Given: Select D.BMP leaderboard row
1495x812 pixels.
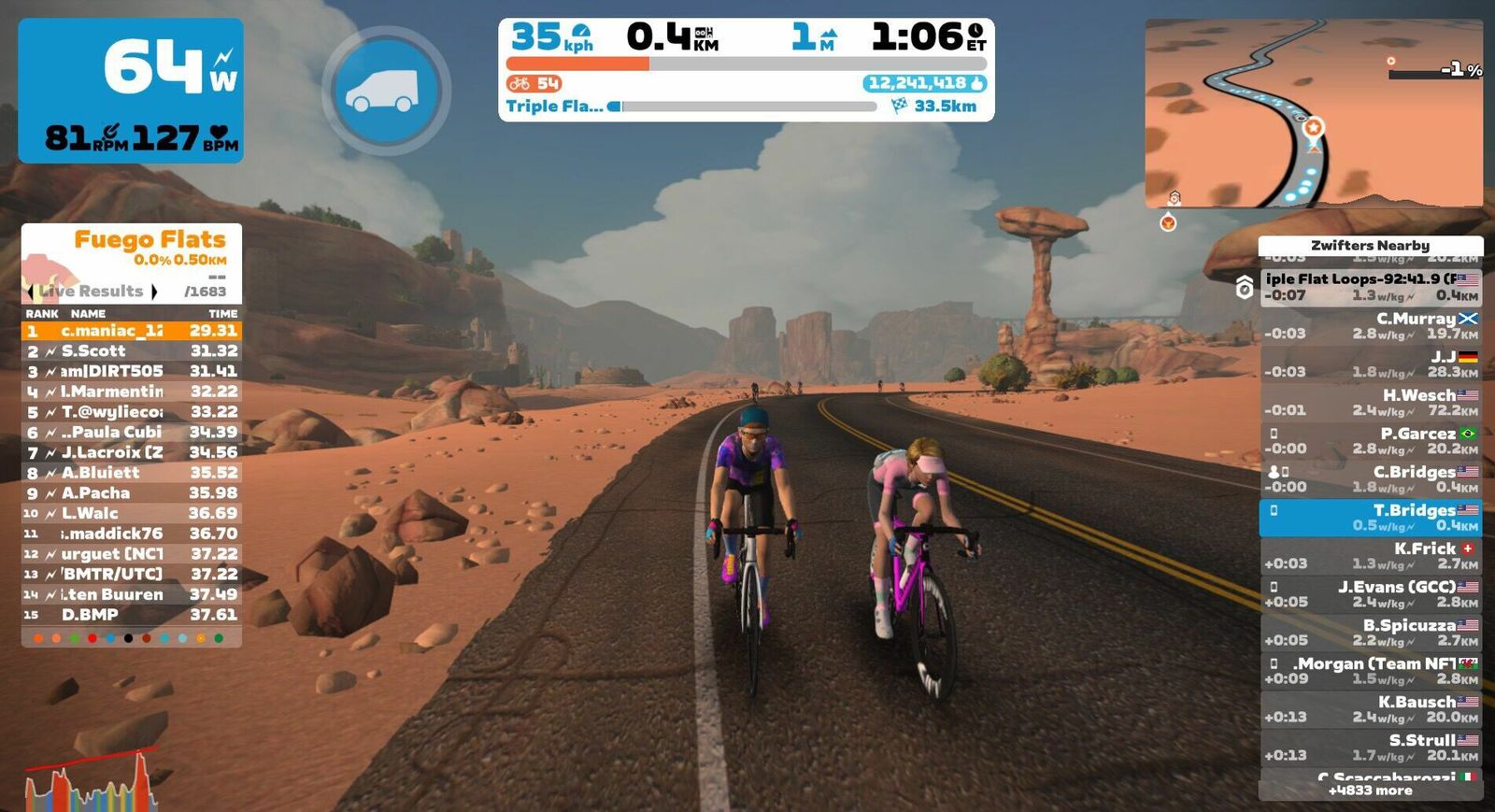Looking at the screenshot, I should click(131, 615).
